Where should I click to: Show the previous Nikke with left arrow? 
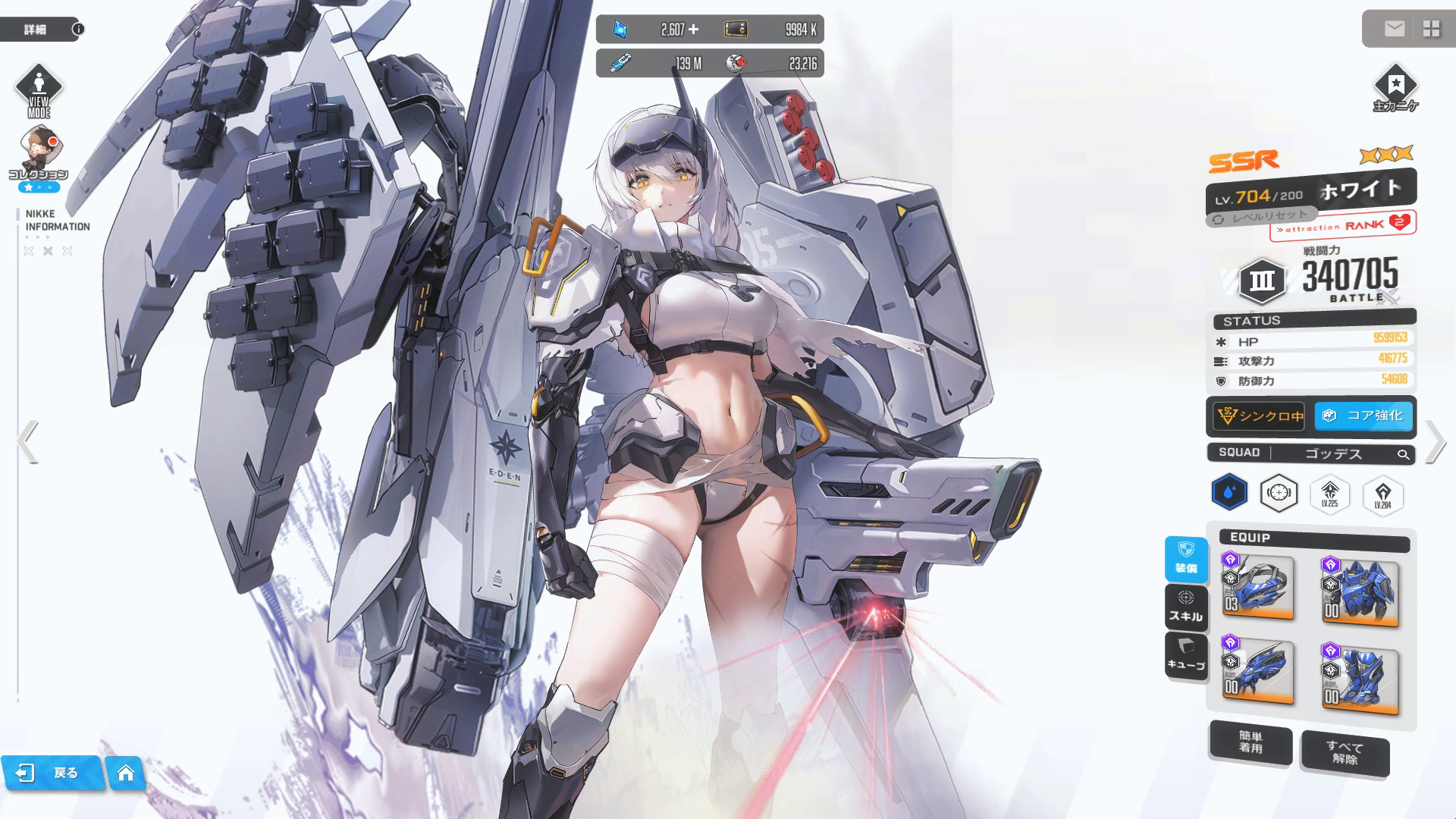click(x=27, y=441)
